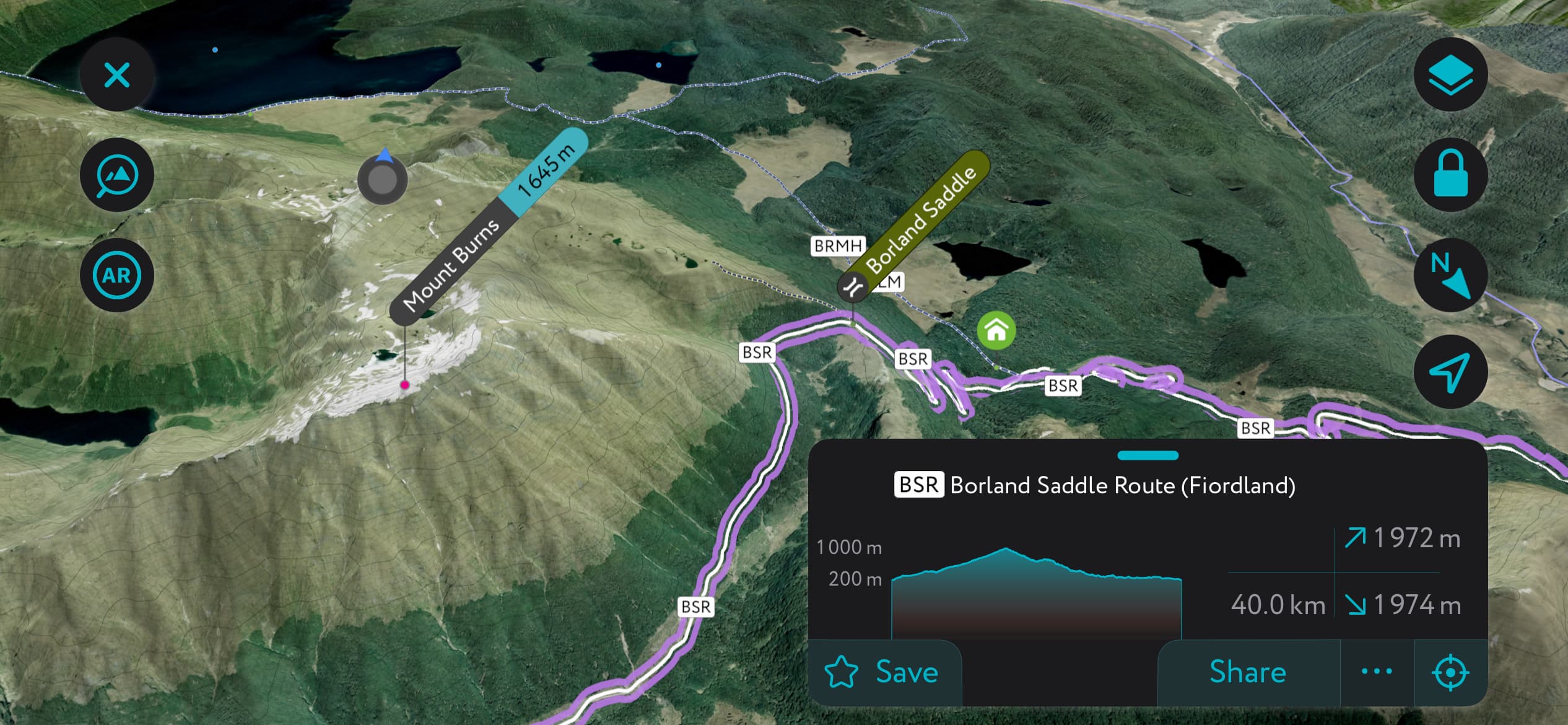Open the peak finder tool
Viewport: 1568px width, 725px height.
[x=116, y=174]
